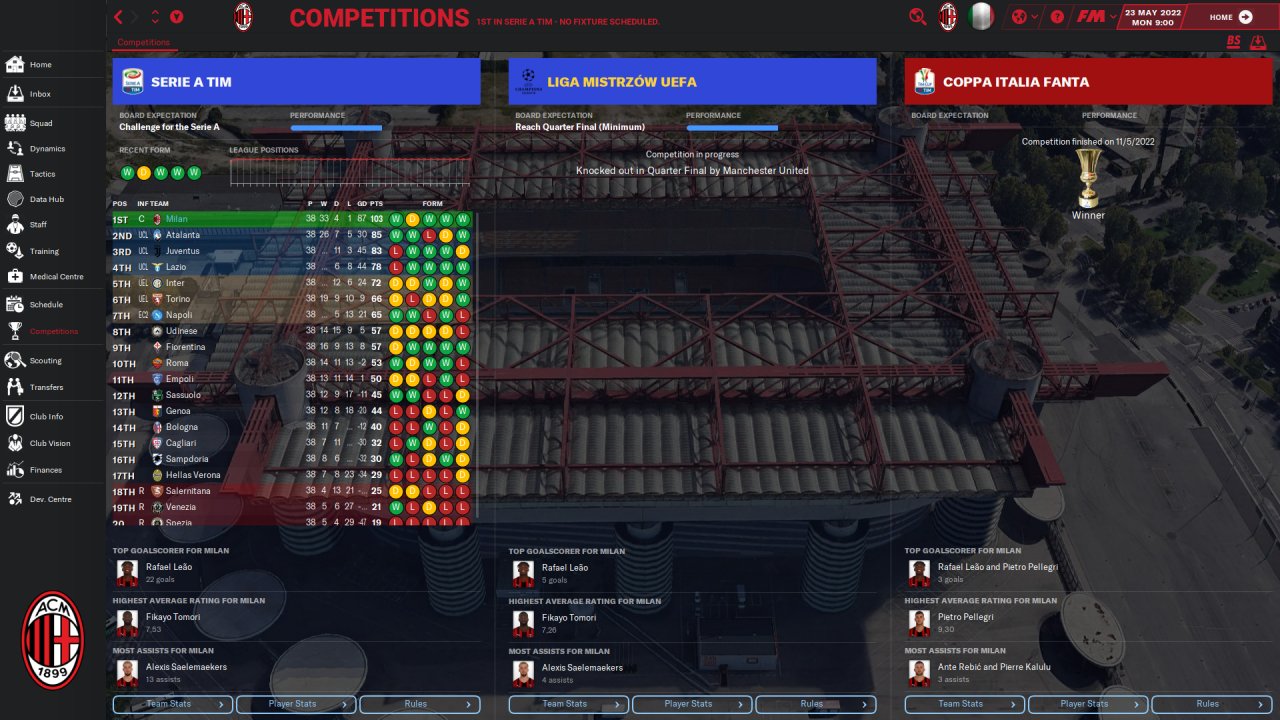1280x720 pixels.
Task: Go to Scouting
Action: coord(45,361)
